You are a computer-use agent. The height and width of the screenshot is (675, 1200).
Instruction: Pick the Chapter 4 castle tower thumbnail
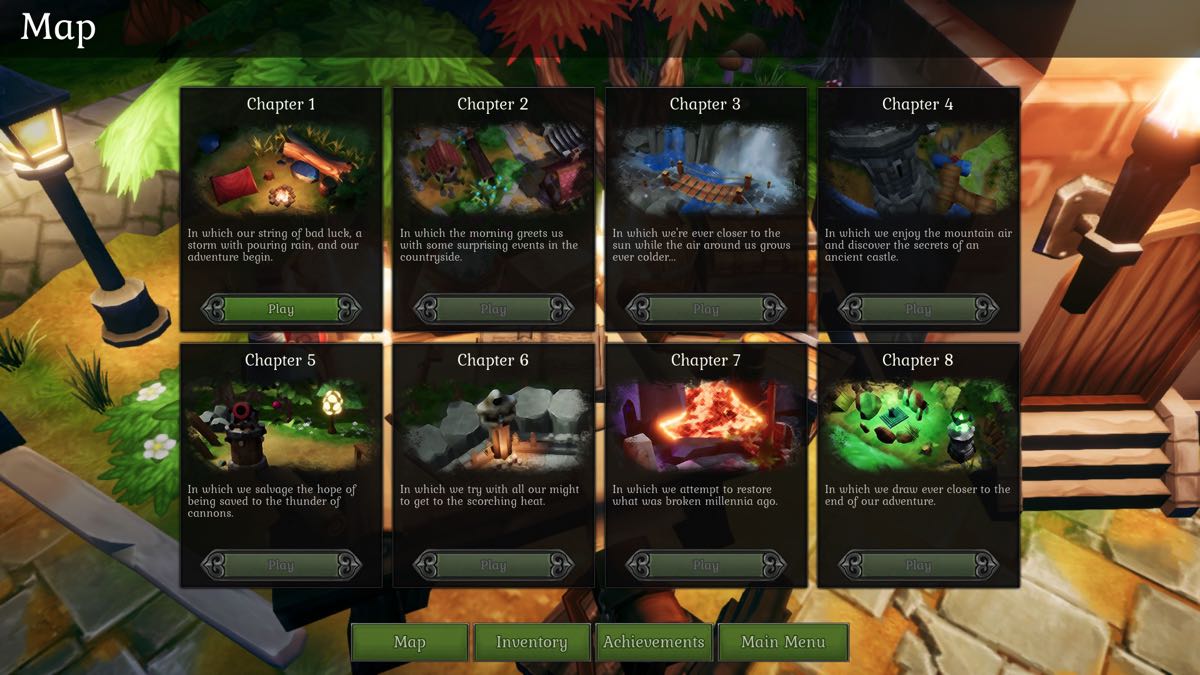[x=918, y=170]
